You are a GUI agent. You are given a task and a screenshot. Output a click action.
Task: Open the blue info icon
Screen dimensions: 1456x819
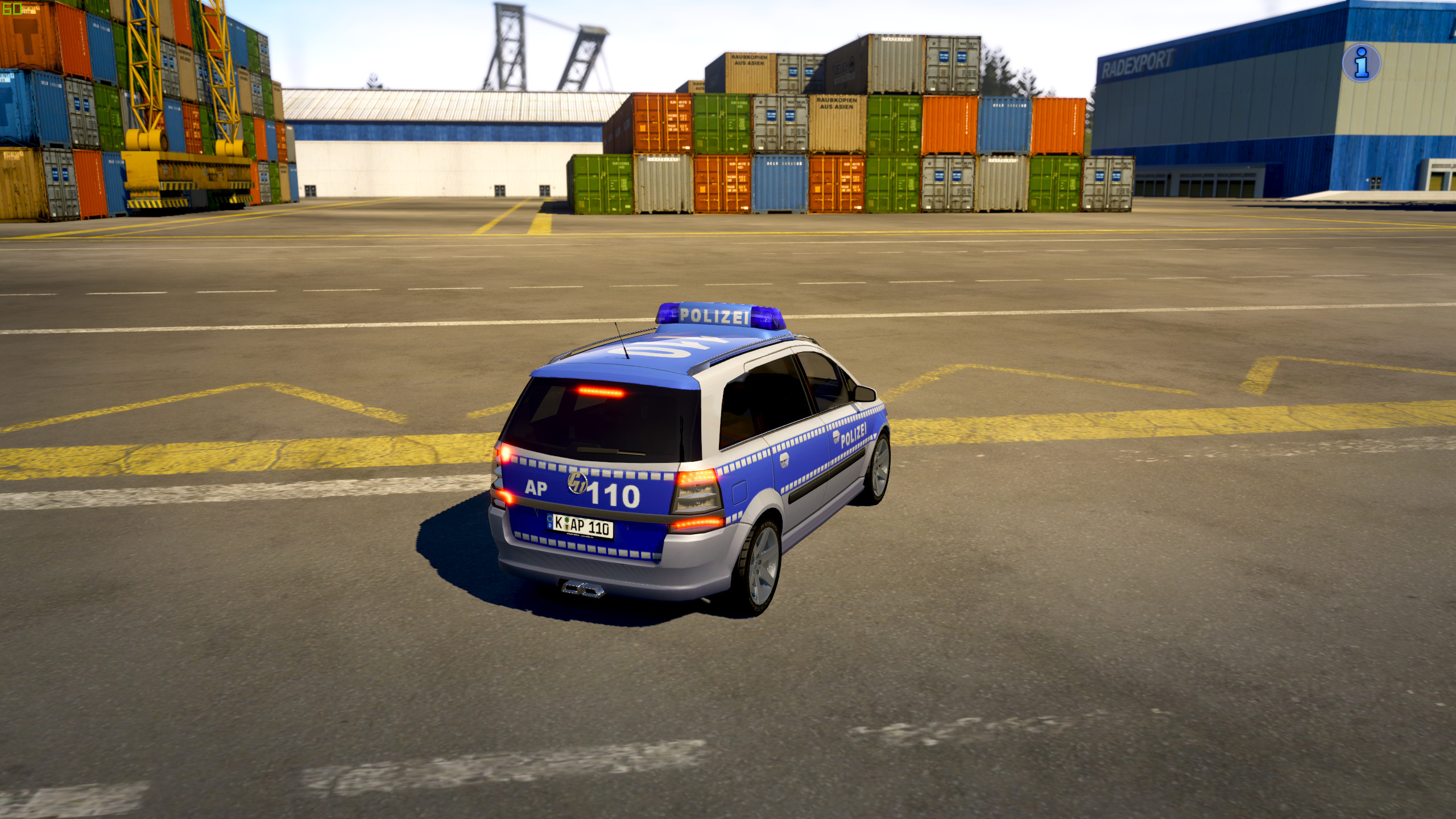1361,63
